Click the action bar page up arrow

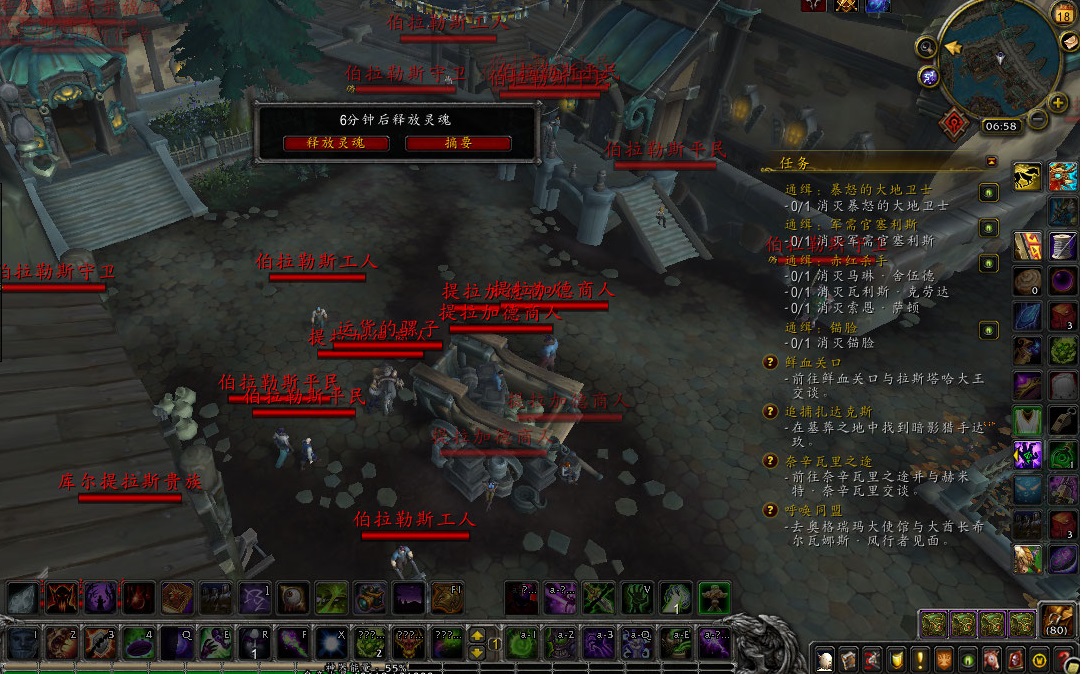478,635
